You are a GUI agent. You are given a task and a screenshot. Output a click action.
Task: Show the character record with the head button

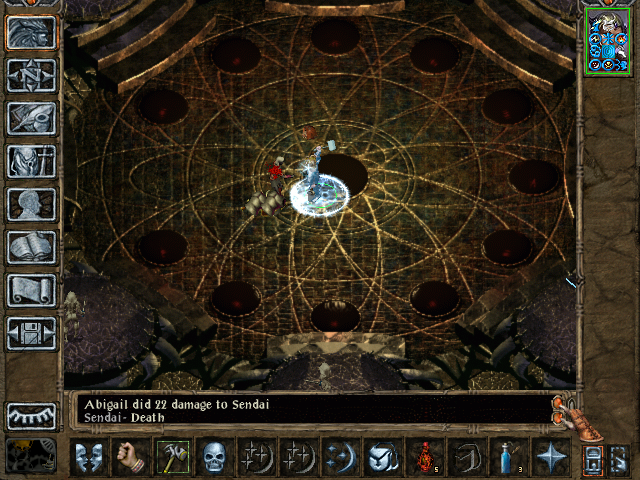31,203
